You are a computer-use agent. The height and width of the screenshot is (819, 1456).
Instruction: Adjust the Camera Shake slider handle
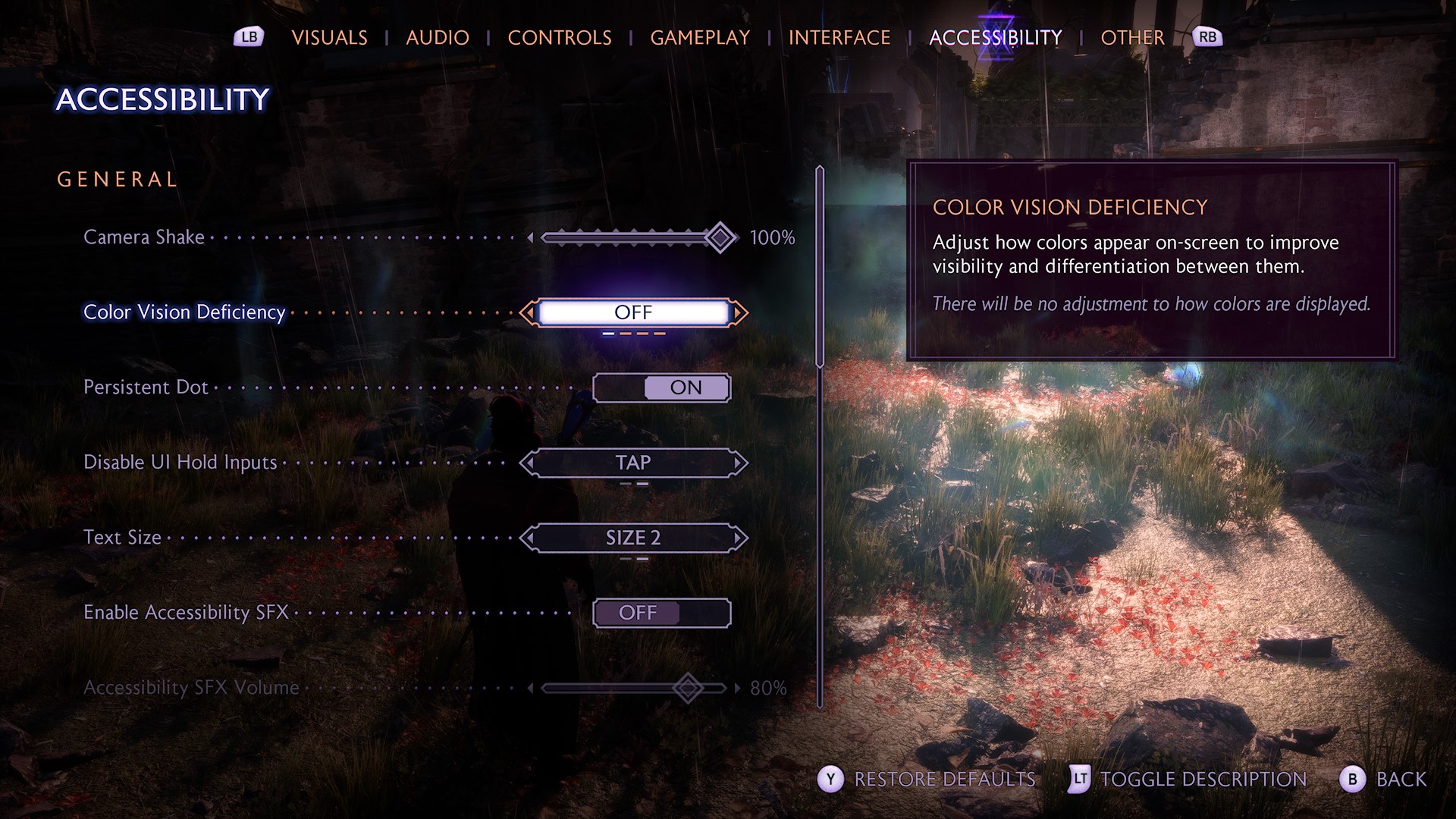pos(720,238)
